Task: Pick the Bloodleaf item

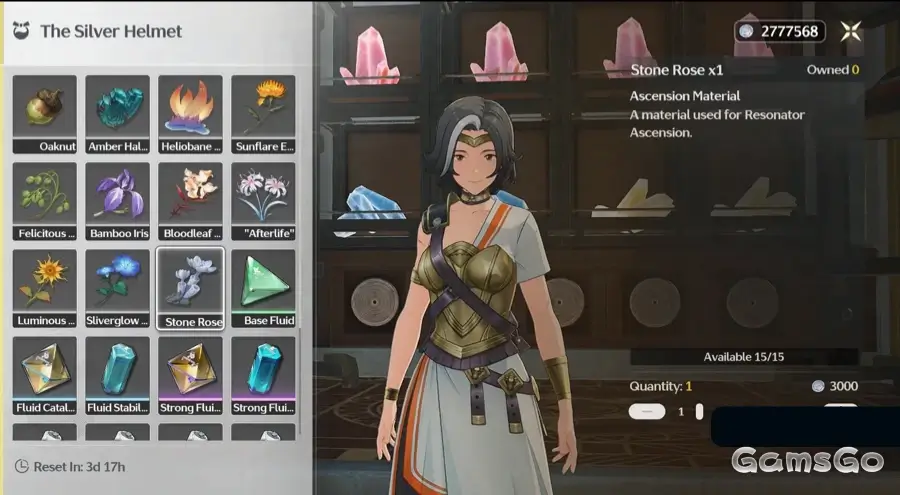Action: coord(191,201)
